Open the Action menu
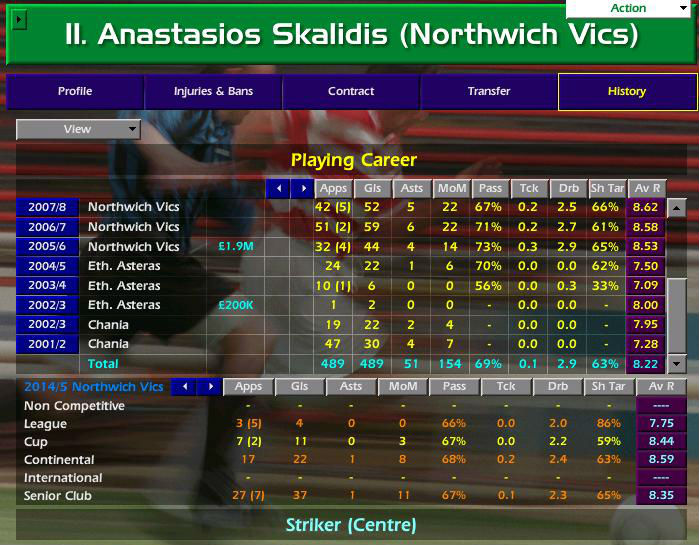This screenshot has width=699, height=545. pyautogui.click(x=631, y=9)
